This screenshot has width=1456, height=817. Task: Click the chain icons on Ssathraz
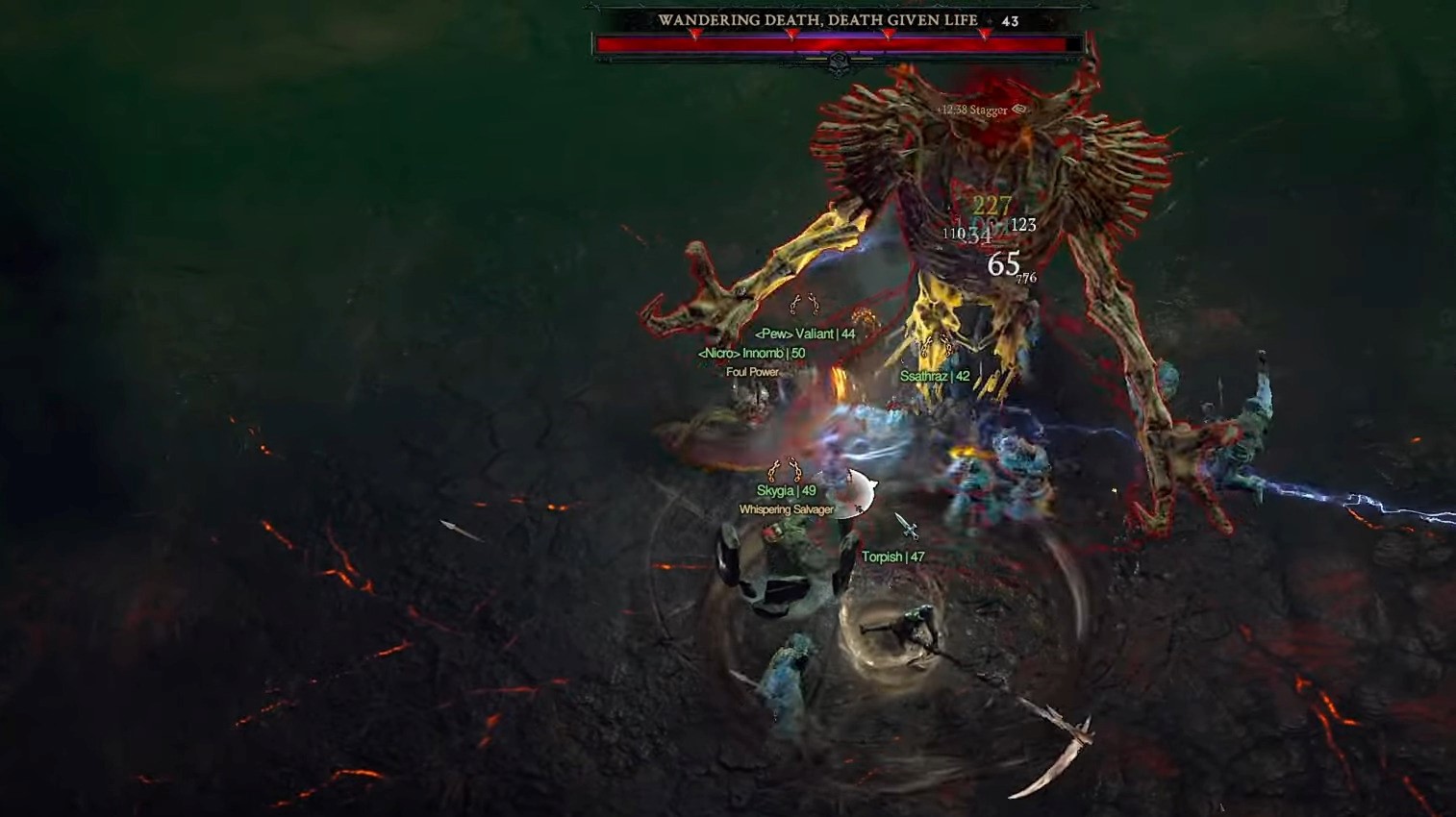tap(935, 345)
